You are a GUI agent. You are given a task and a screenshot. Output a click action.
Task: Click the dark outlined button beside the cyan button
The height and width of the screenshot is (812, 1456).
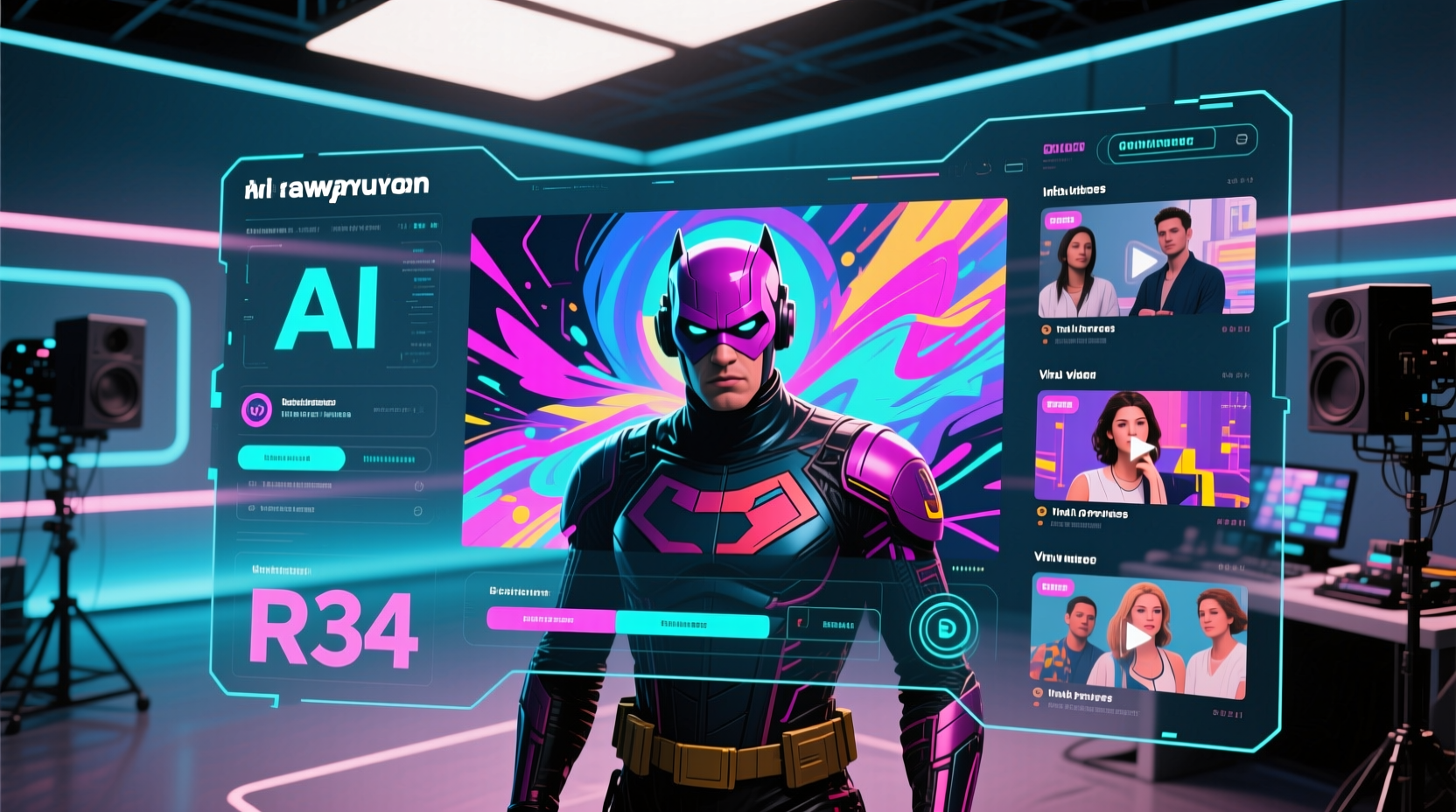(x=833, y=625)
